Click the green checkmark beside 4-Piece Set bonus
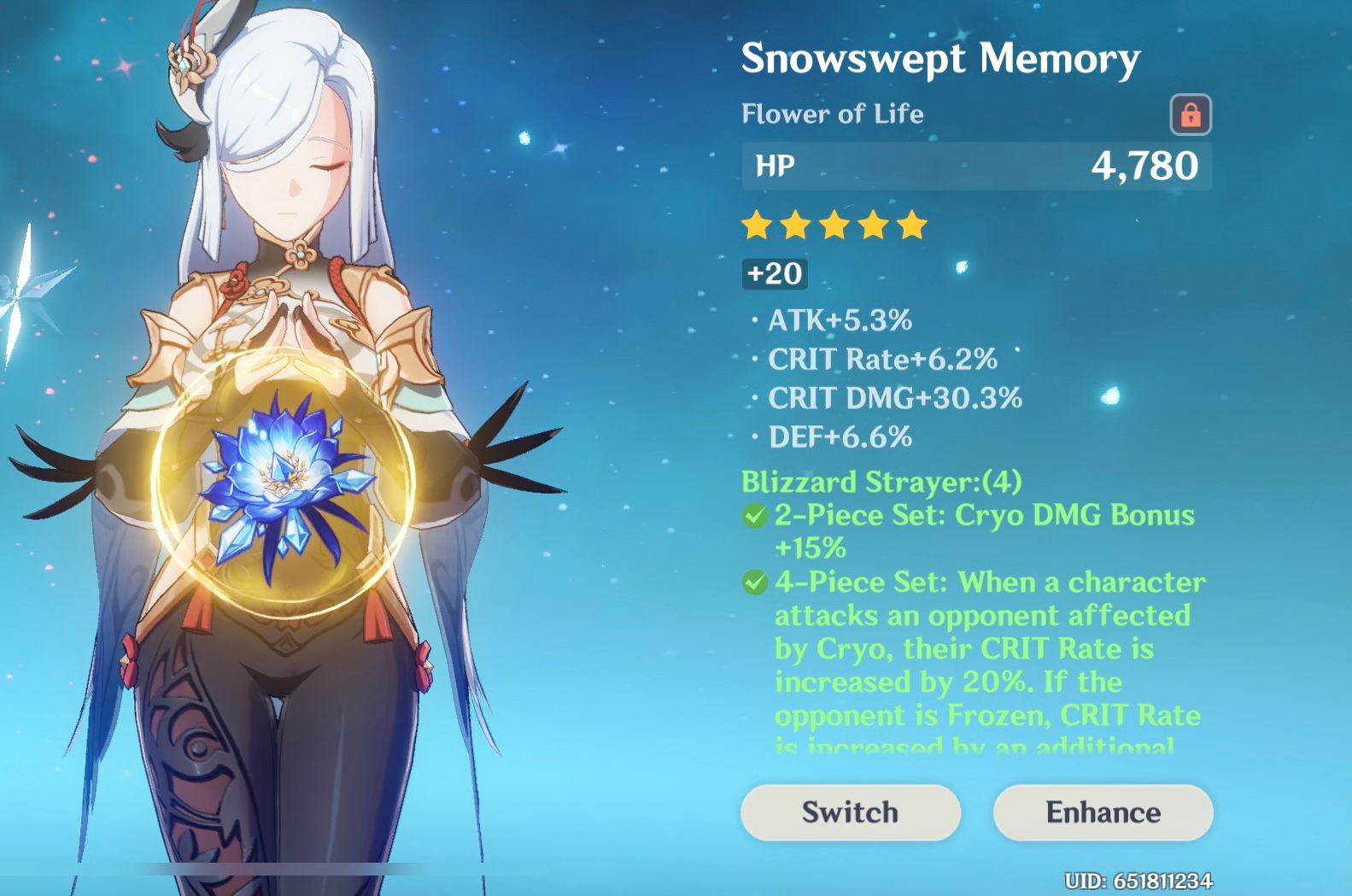 755,583
